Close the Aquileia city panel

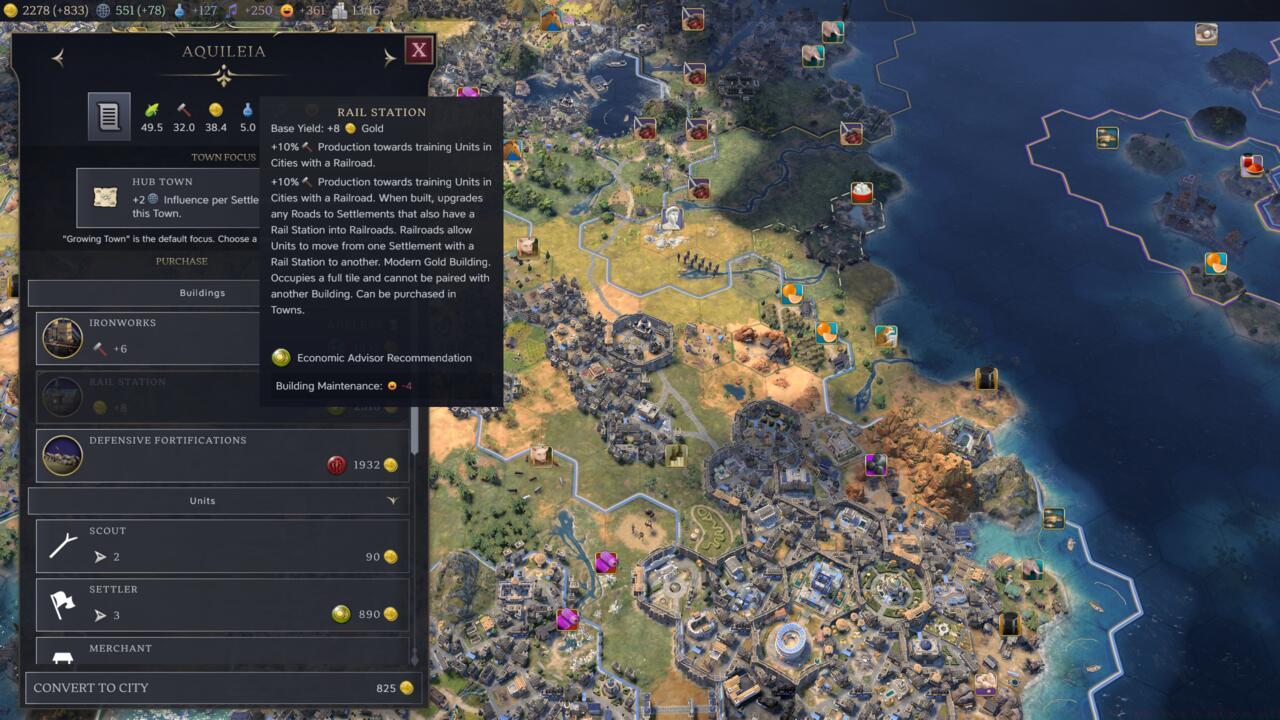click(419, 50)
